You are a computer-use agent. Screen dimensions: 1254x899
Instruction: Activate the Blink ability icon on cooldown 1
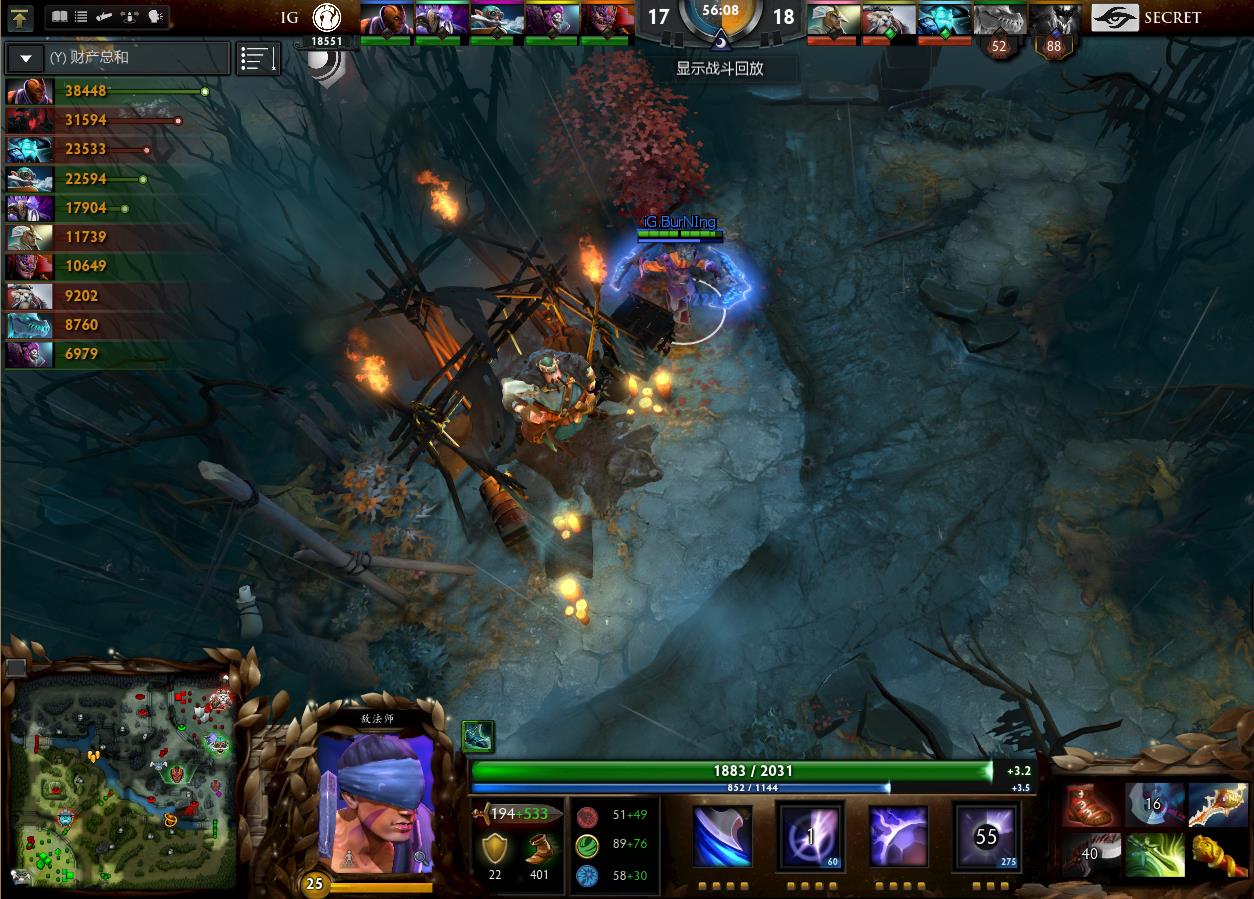(x=810, y=837)
